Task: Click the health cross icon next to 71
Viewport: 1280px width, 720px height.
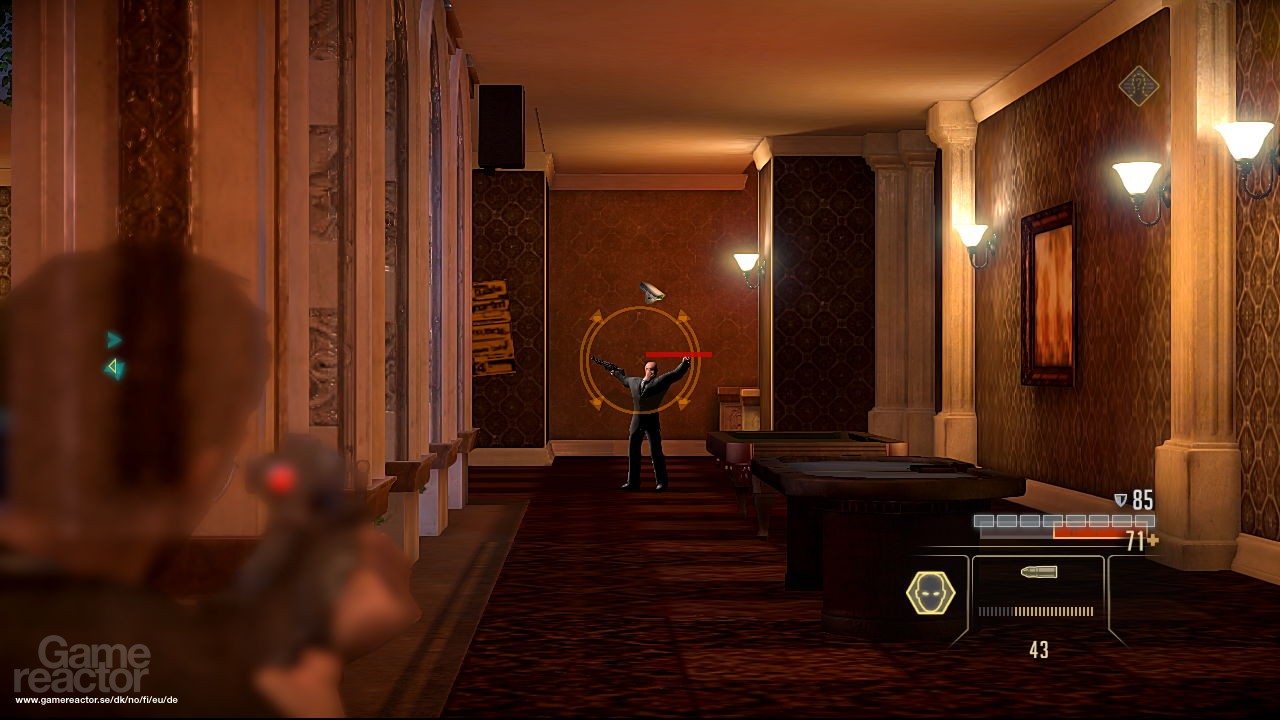Action: coord(1155,540)
